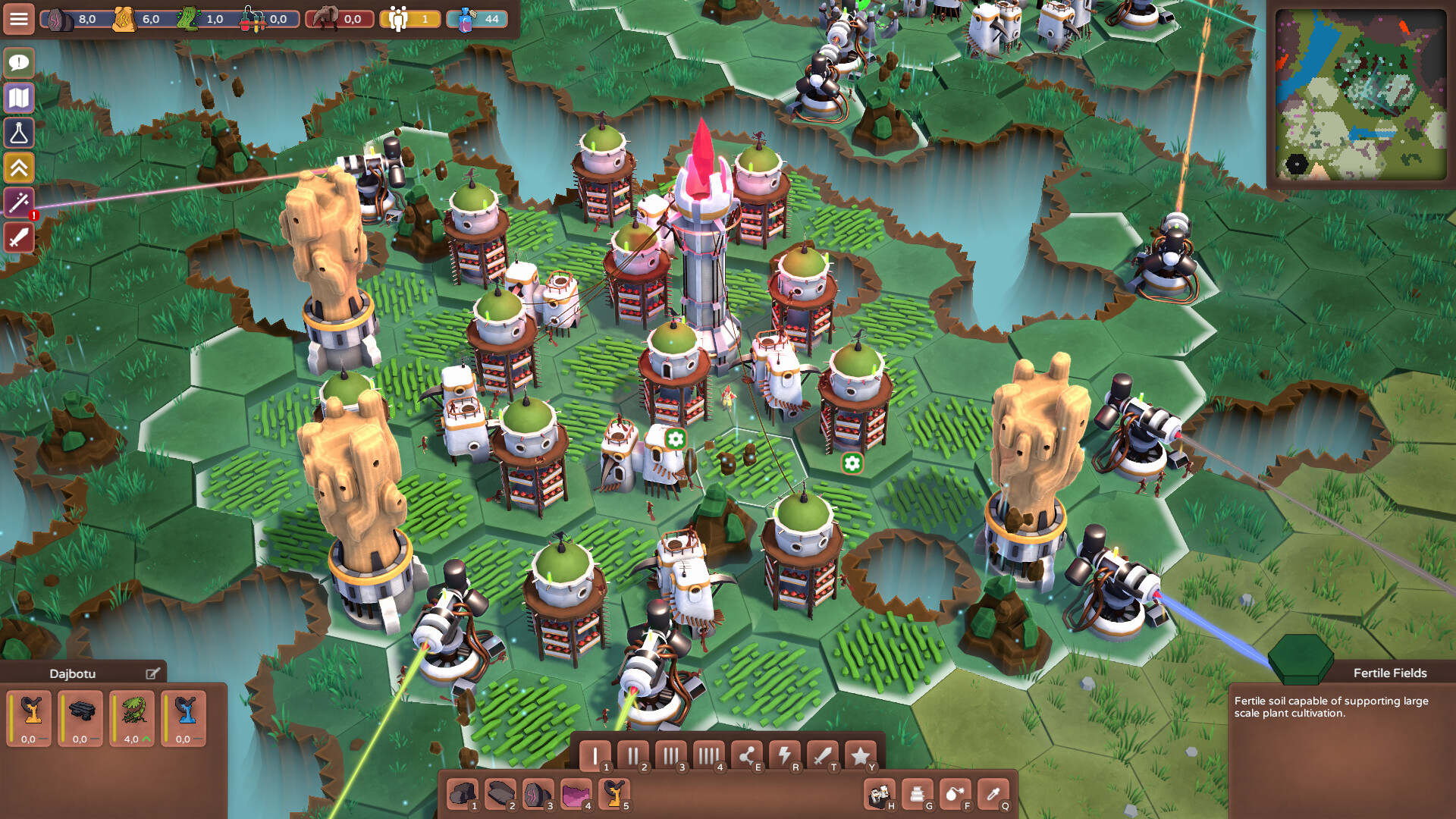Expand the double-chevron upgrades panel

click(19, 168)
